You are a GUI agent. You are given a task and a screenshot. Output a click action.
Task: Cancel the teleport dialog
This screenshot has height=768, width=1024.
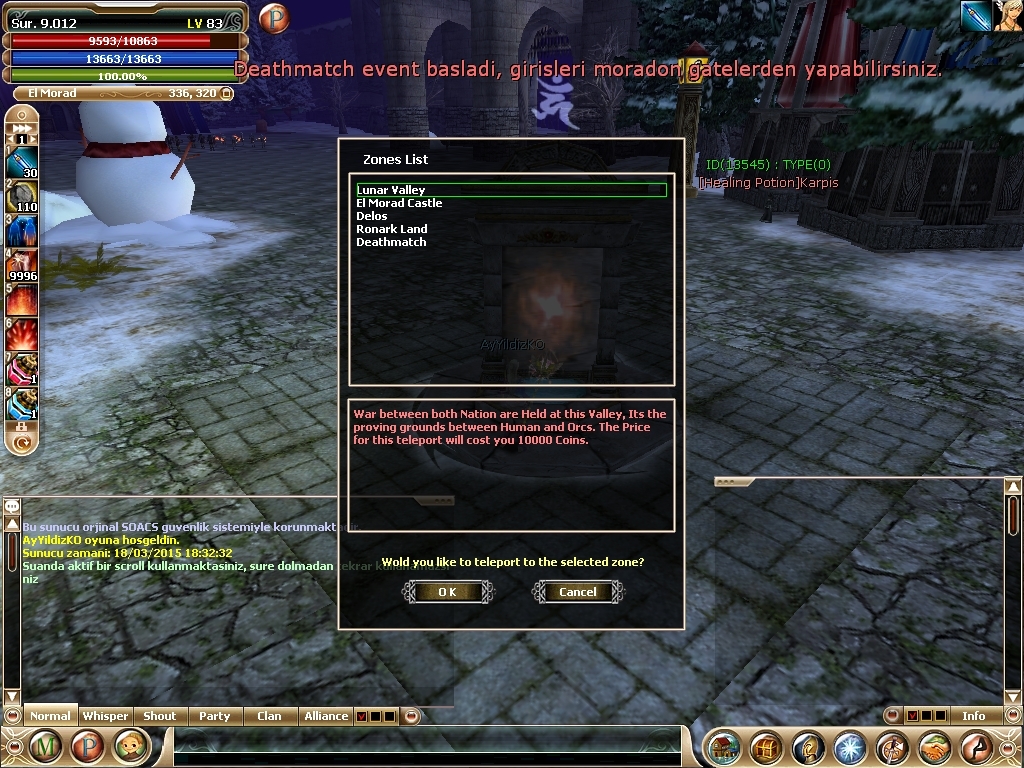pos(578,592)
